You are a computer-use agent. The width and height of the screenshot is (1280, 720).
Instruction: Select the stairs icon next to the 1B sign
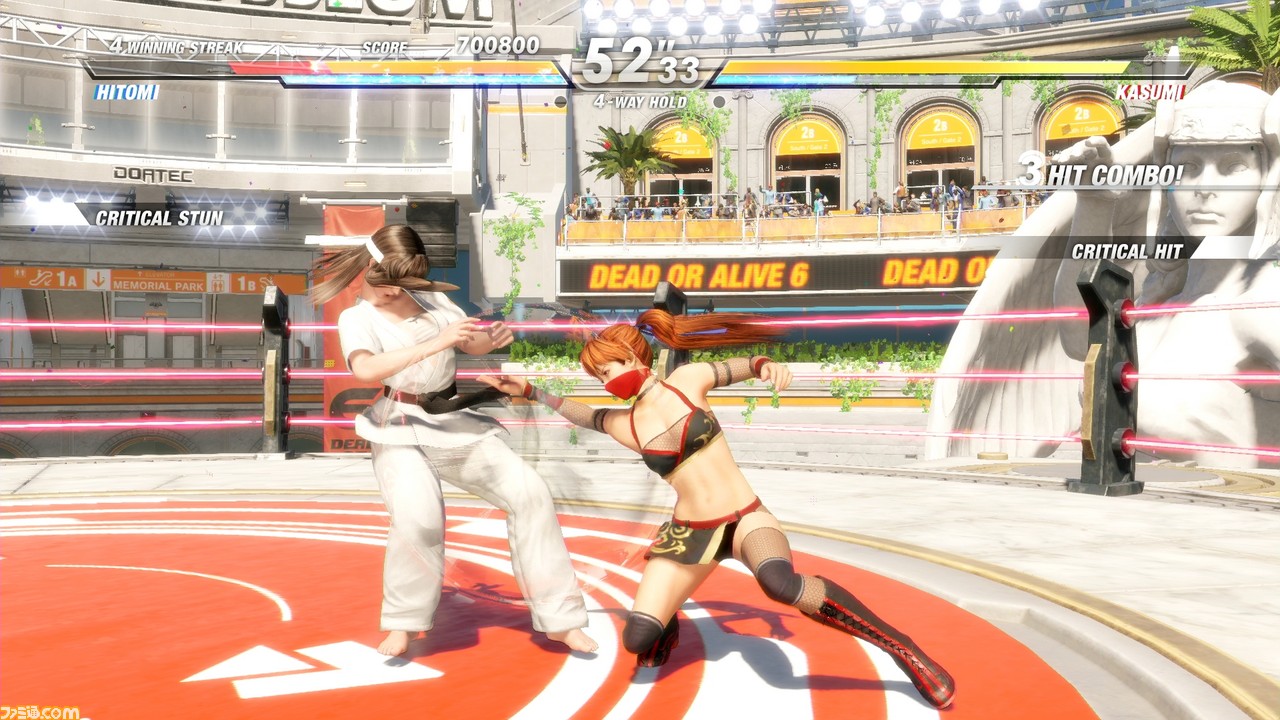266,282
